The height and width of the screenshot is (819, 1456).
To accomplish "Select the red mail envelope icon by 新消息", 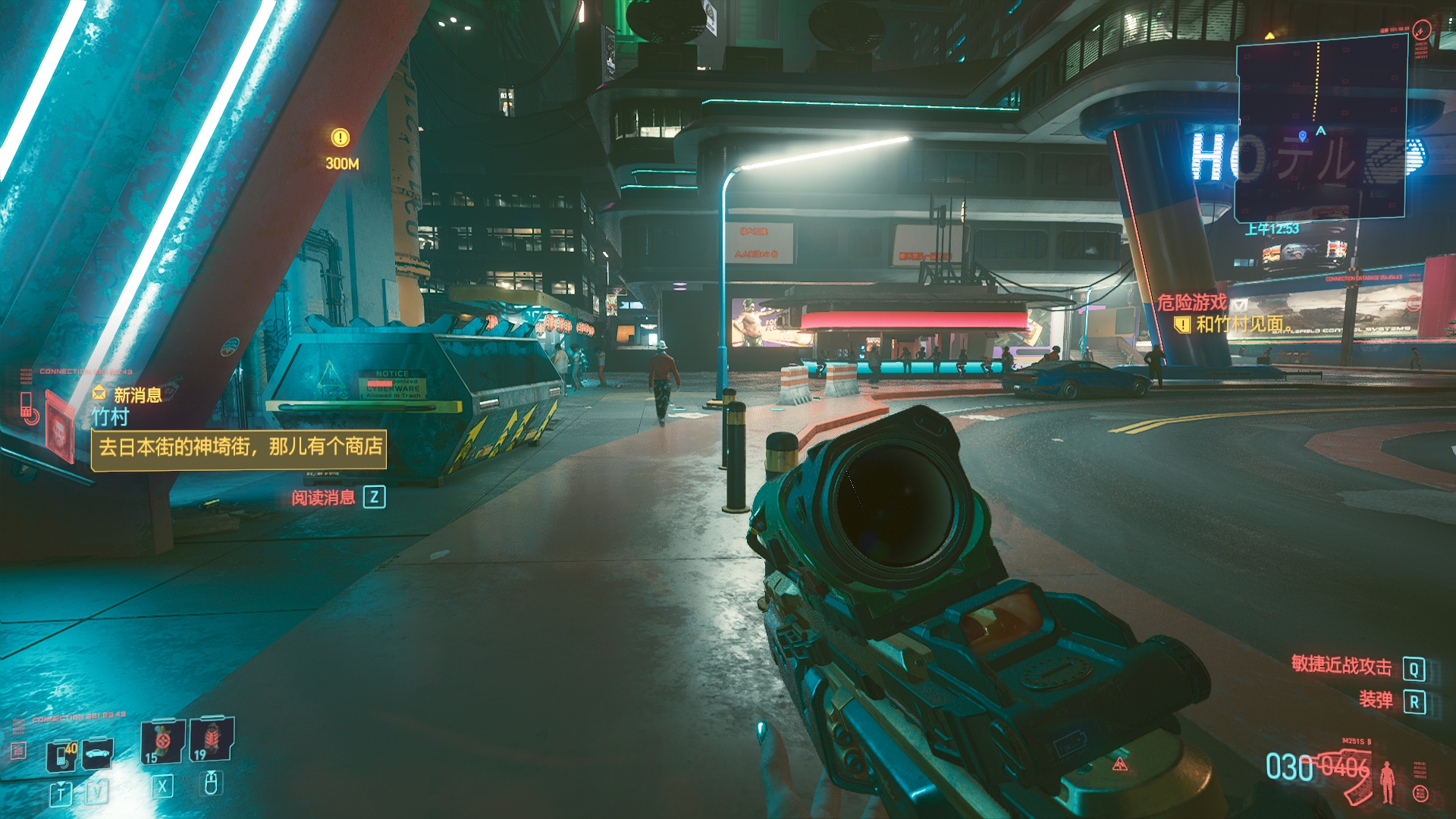I will (99, 393).
